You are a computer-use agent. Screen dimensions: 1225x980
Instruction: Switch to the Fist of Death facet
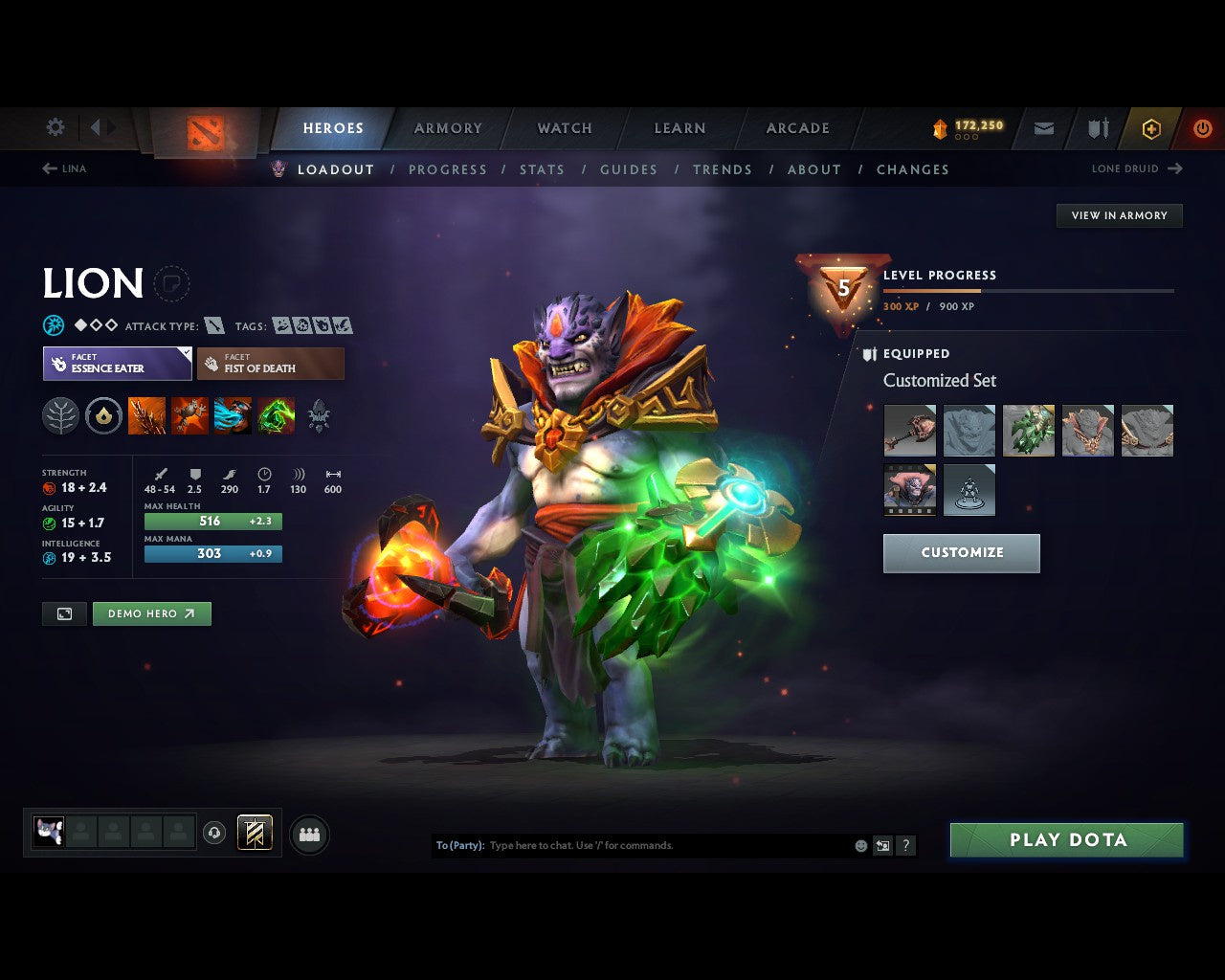click(x=271, y=364)
